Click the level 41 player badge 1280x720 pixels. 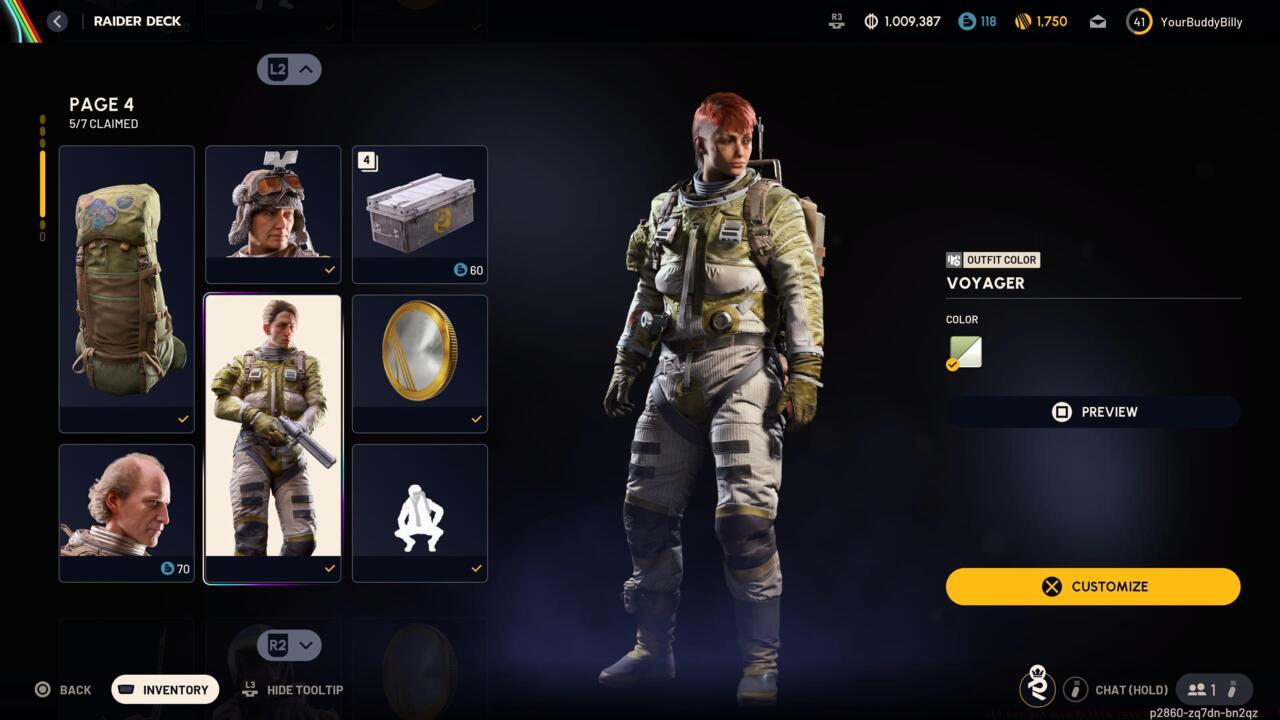1138,21
